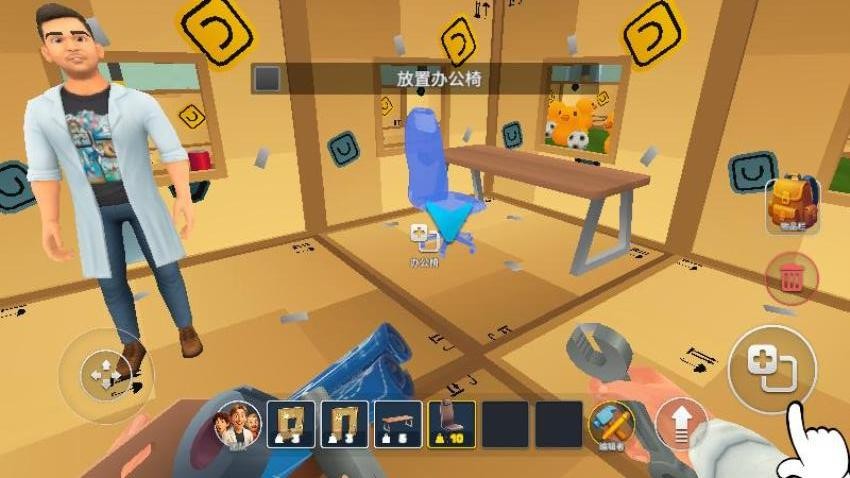
Task: Open the backpack inventory
Action: pyautogui.click(x=792, y=204)
